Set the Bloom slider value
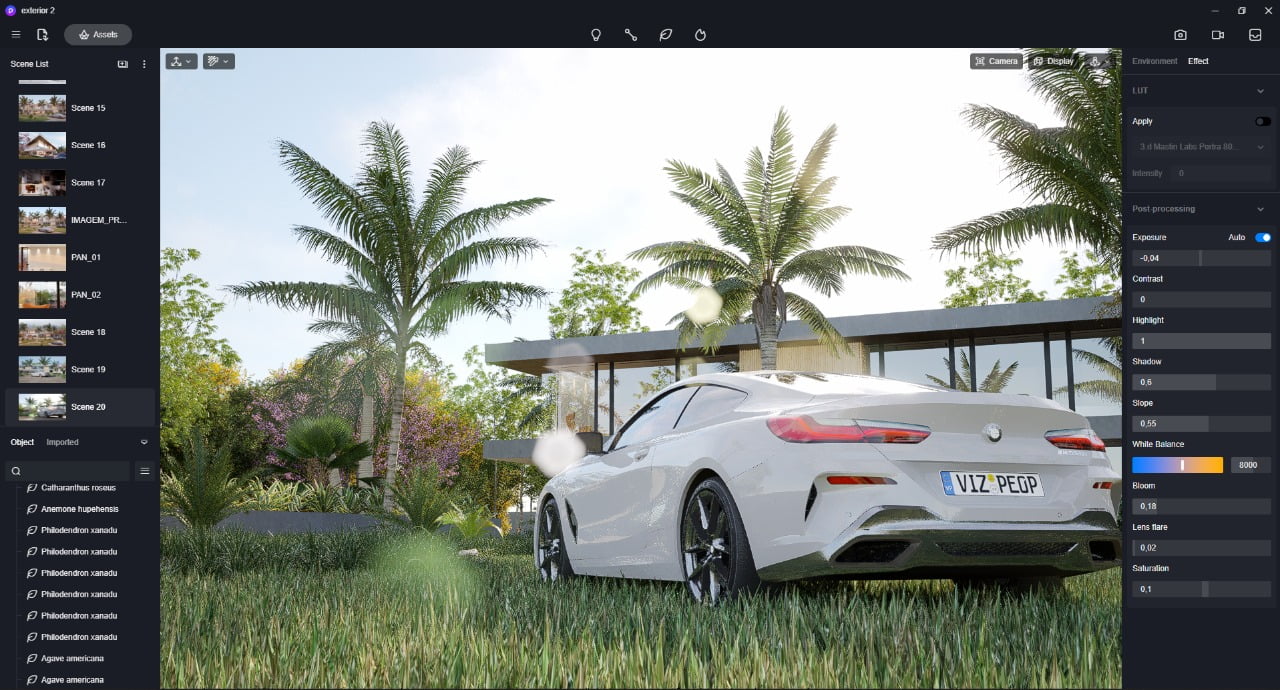The width and height of the screenshot is (1280, 690). click(1200, 506)
